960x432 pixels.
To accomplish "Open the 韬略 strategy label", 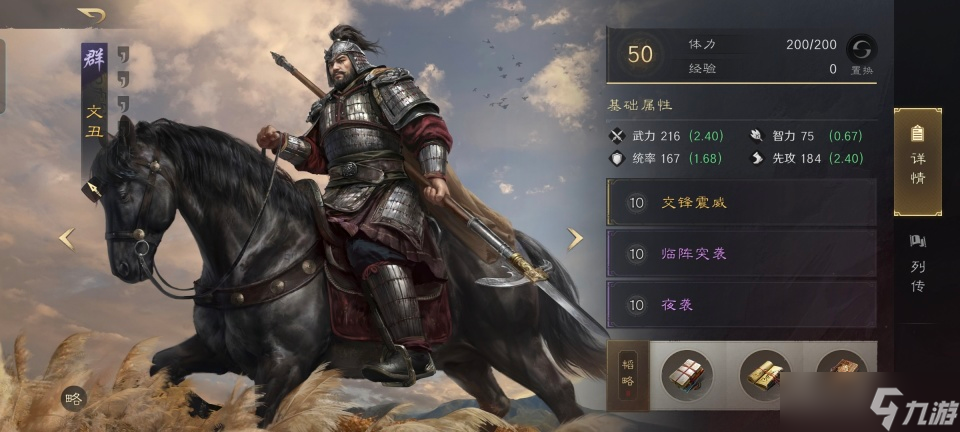I will point(628,375).
